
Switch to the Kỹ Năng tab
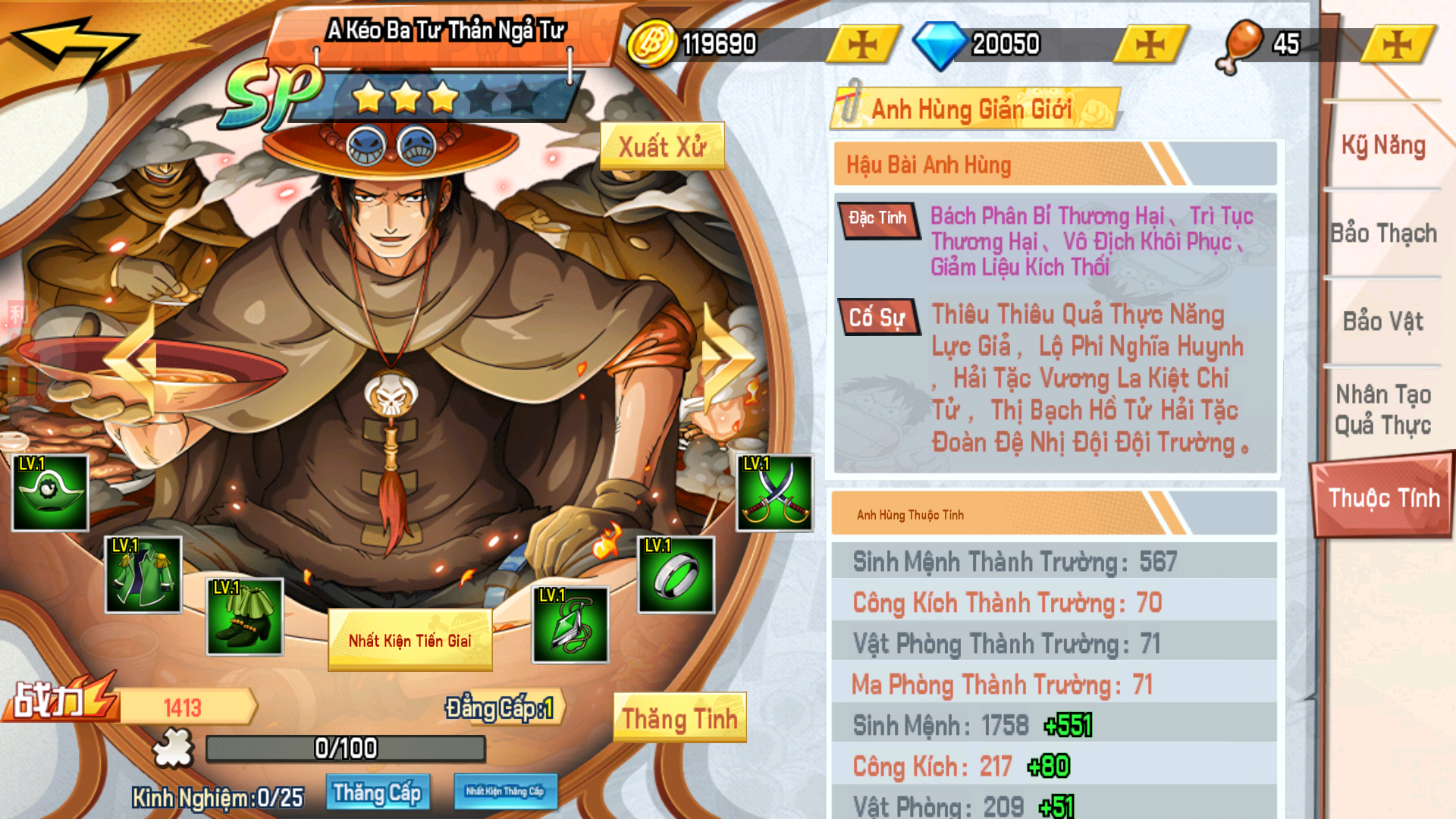[x=1382, y=146]
